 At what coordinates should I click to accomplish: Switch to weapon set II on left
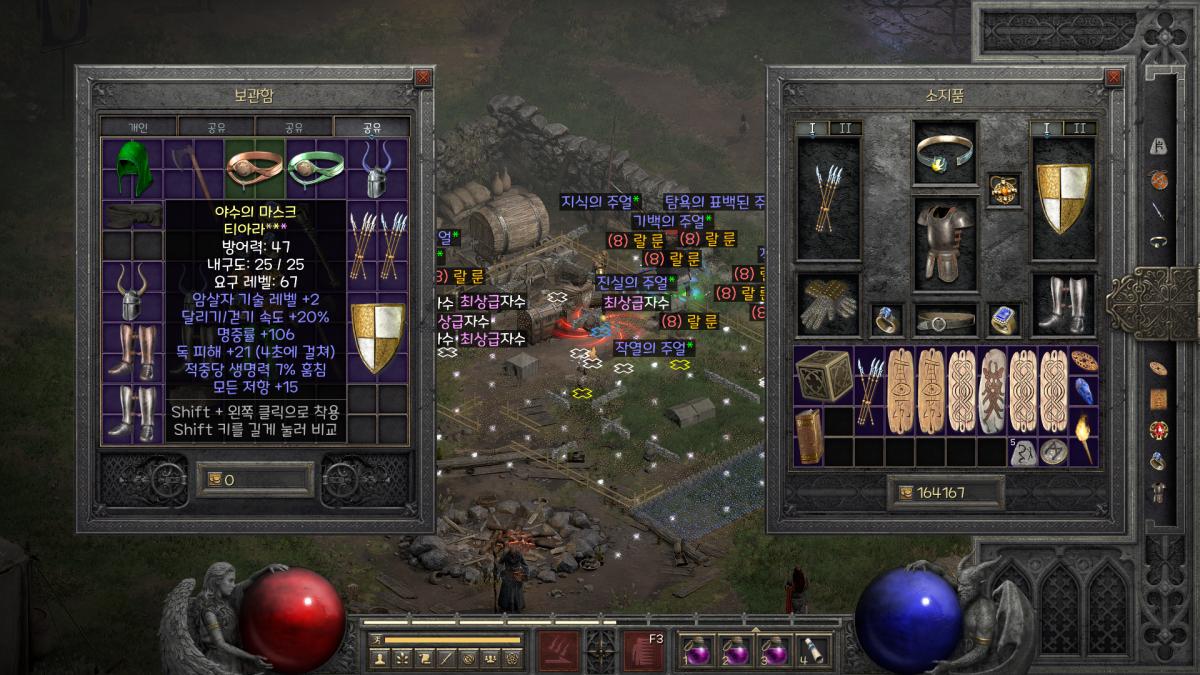click(845, 128)
